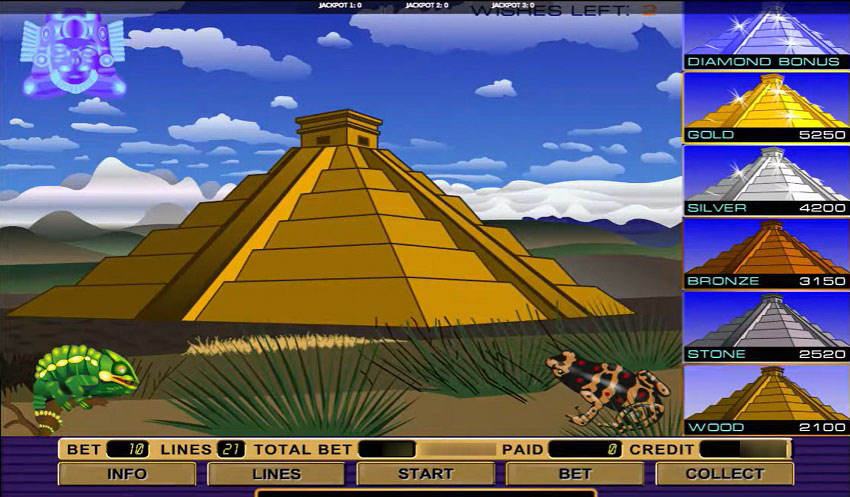850x497 pixels.
Task: Pick the Silver pyramid prize tile
Action: coord(766,181)
